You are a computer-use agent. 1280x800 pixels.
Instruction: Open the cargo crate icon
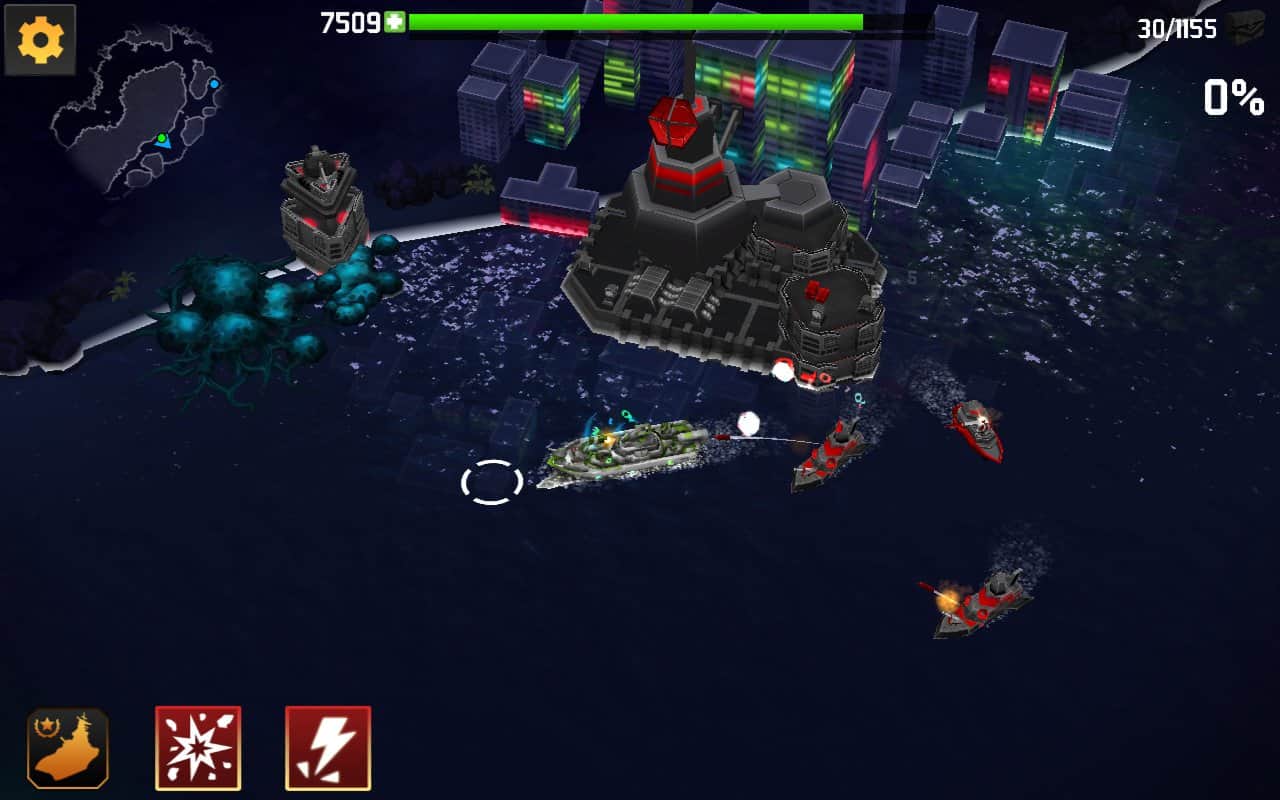tap(1246, 27)
